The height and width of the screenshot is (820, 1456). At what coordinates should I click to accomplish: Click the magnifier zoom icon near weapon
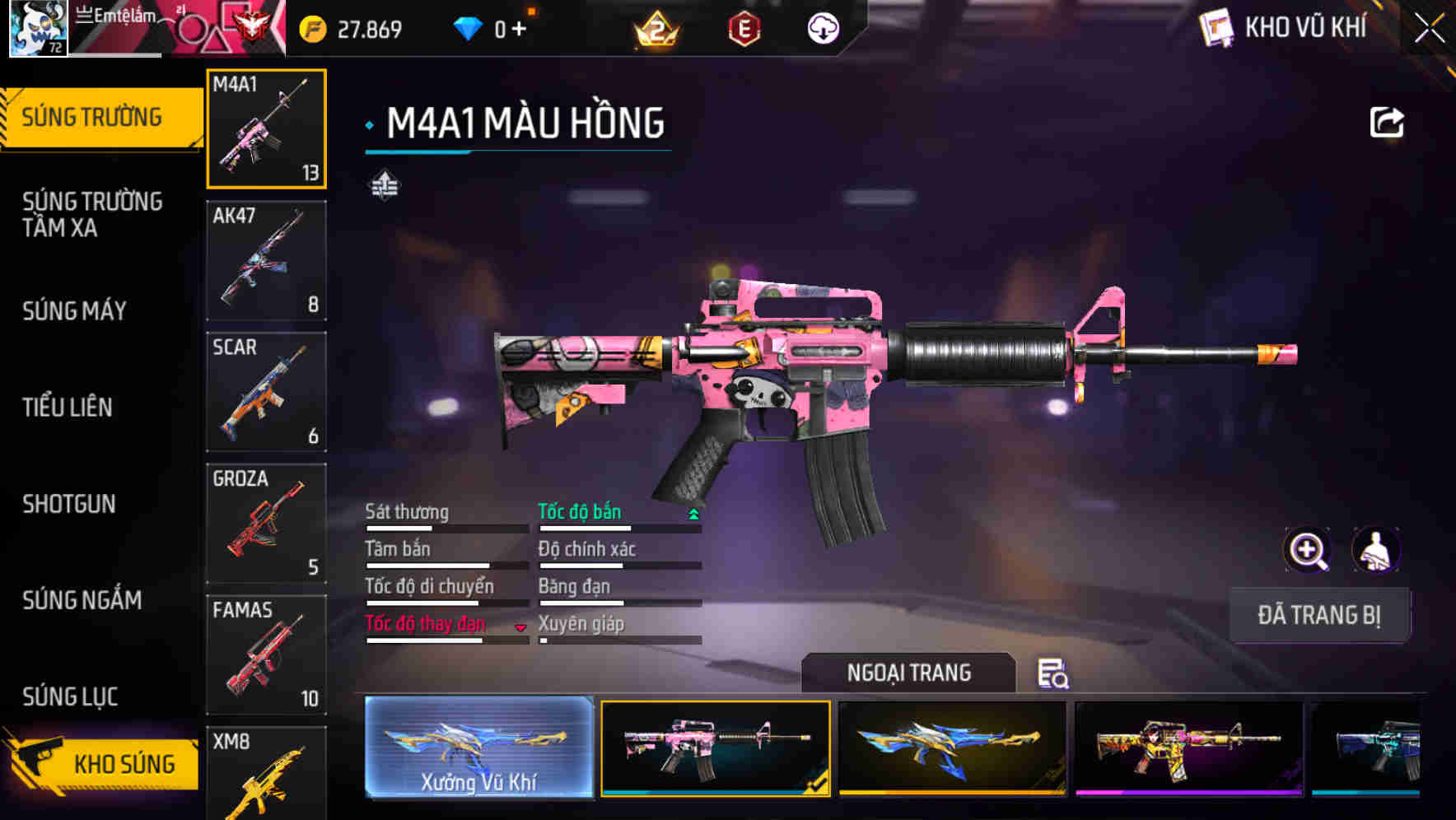1308,550
